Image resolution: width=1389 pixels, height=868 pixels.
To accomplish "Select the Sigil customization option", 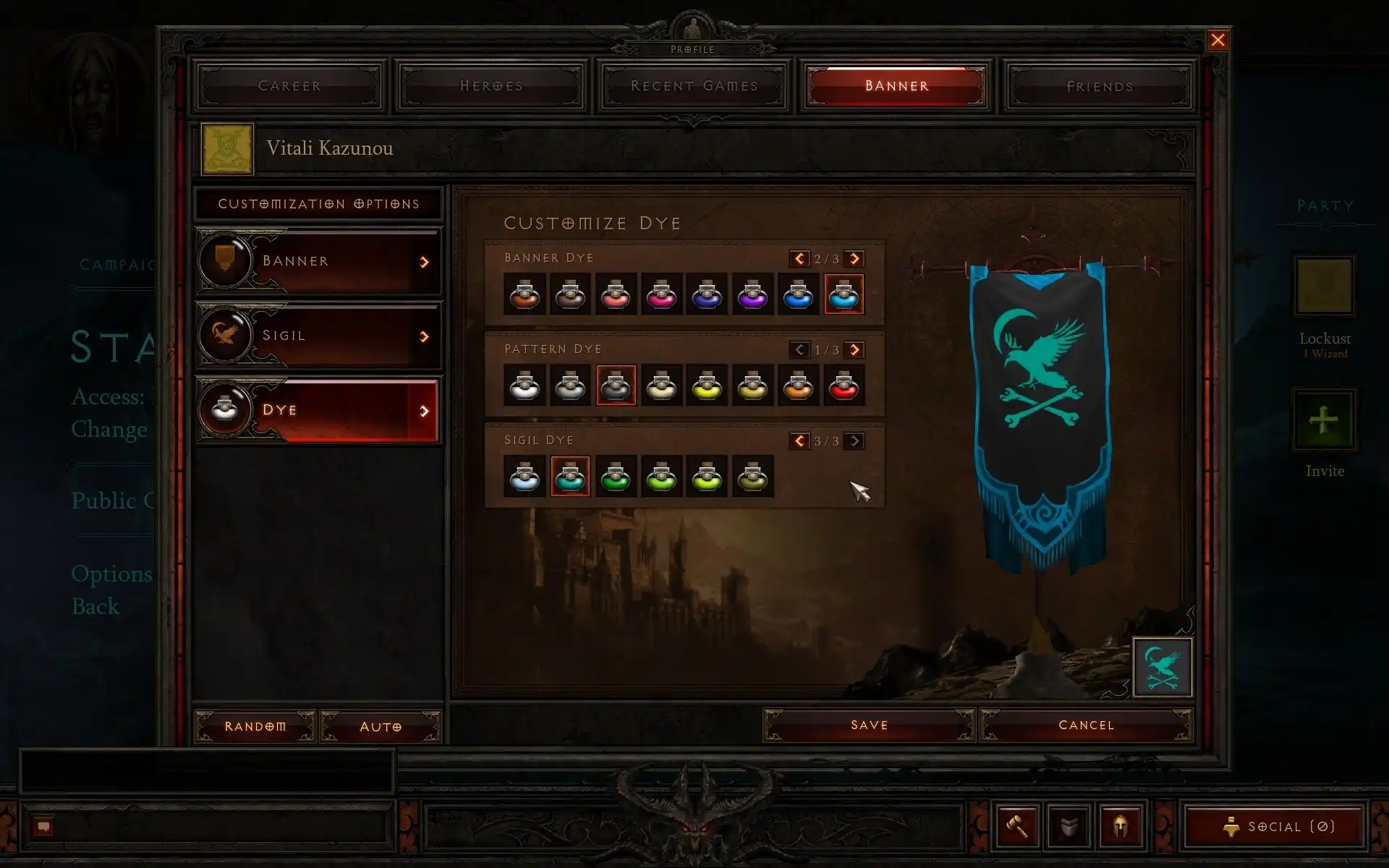I will [x=318, y=336].
